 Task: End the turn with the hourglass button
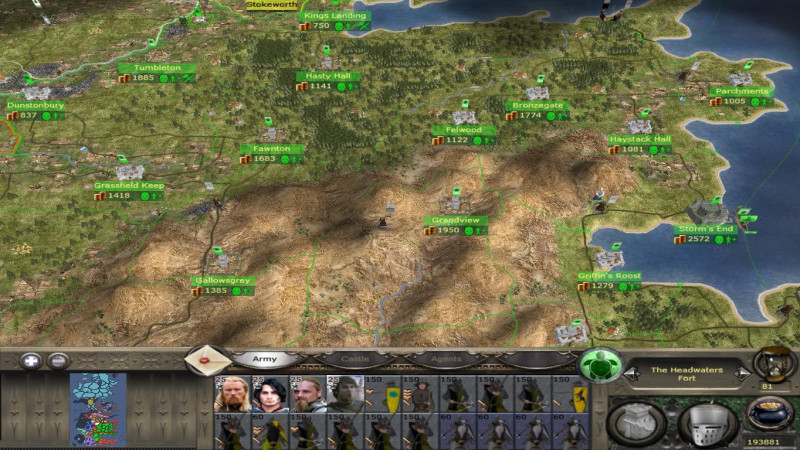771,362
